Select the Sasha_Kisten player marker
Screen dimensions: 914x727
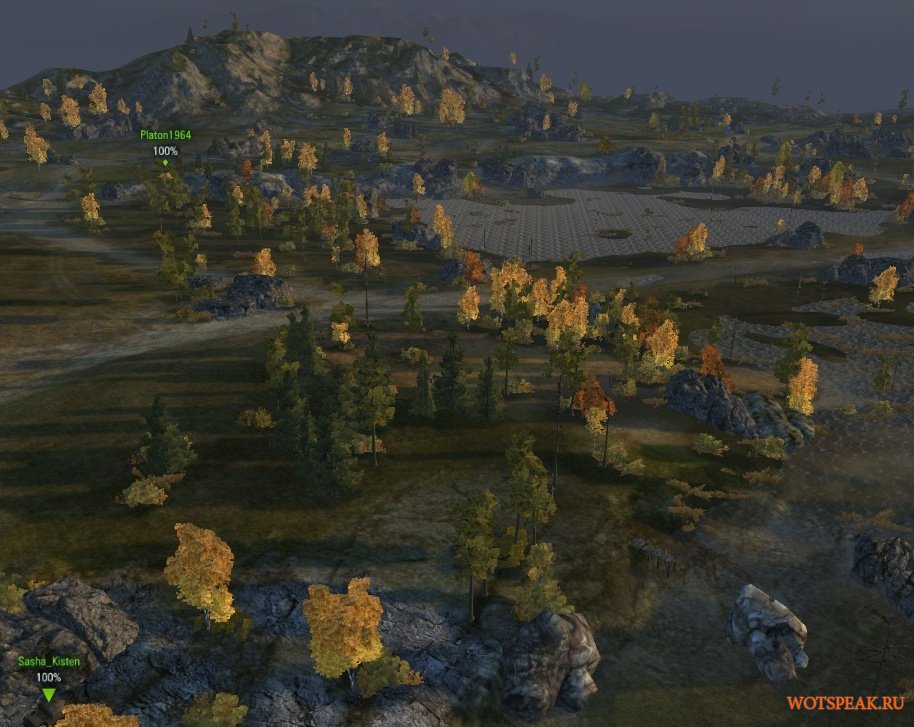[x=48, y=694]
